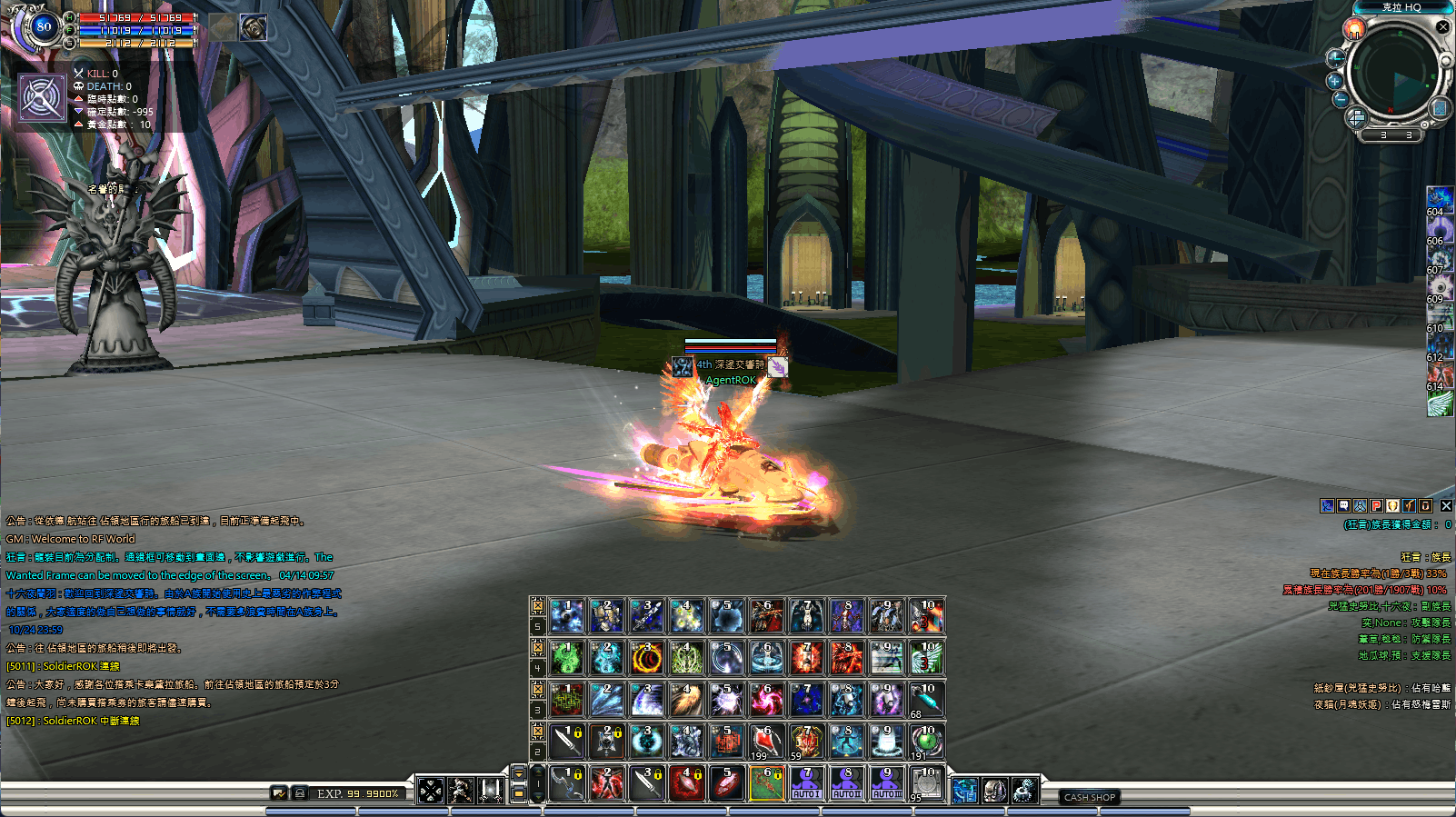This screenshot has height=817, width=1456.
Task: Click the emblem icon next to kill stats
Action: [42, 97]
